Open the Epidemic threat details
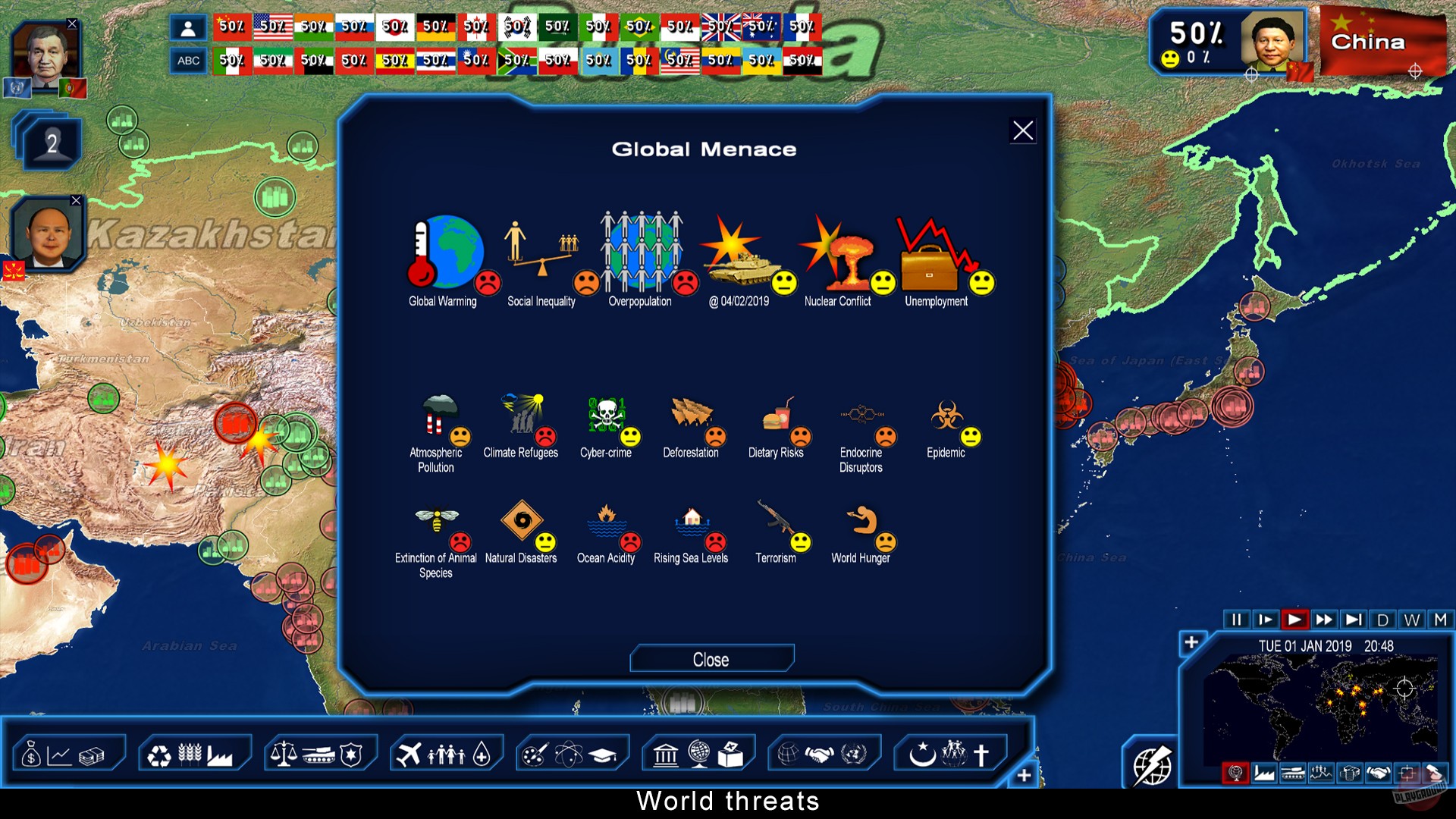 tap(947, 416)
